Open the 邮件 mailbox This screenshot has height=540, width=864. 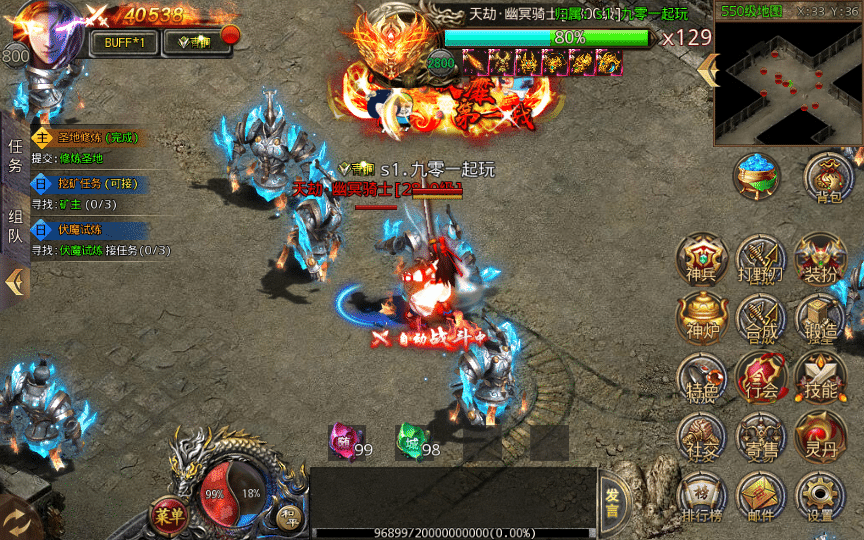(761, 497)
